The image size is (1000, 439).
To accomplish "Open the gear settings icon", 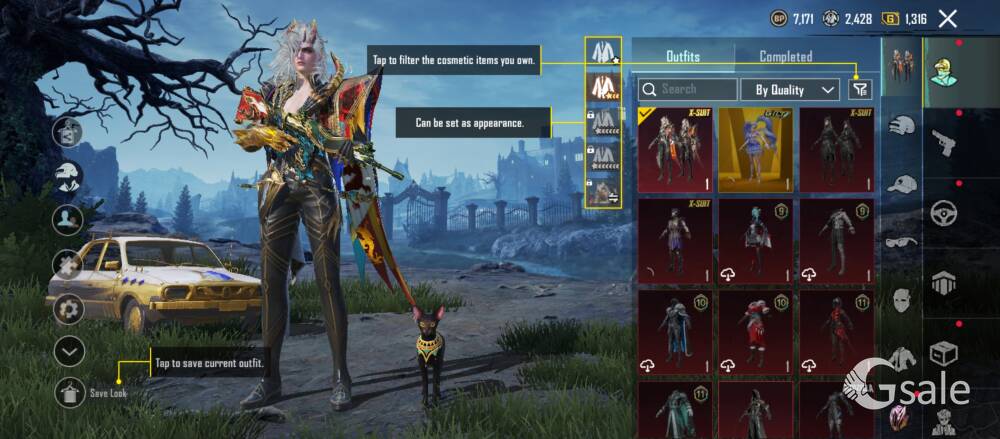I will coord(68,309).
